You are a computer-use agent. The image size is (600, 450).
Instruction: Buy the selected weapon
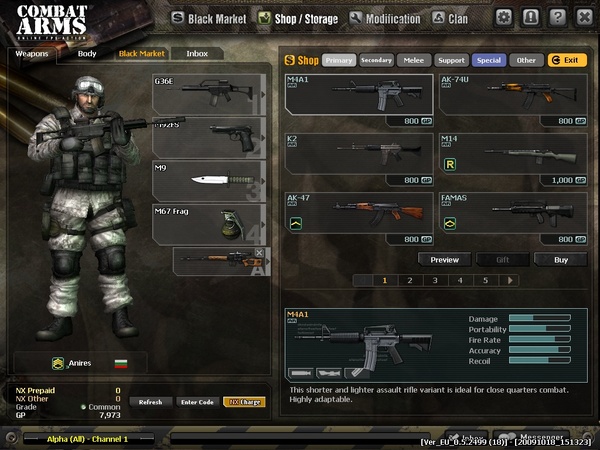pyautogui.click(x=560, y=259)
